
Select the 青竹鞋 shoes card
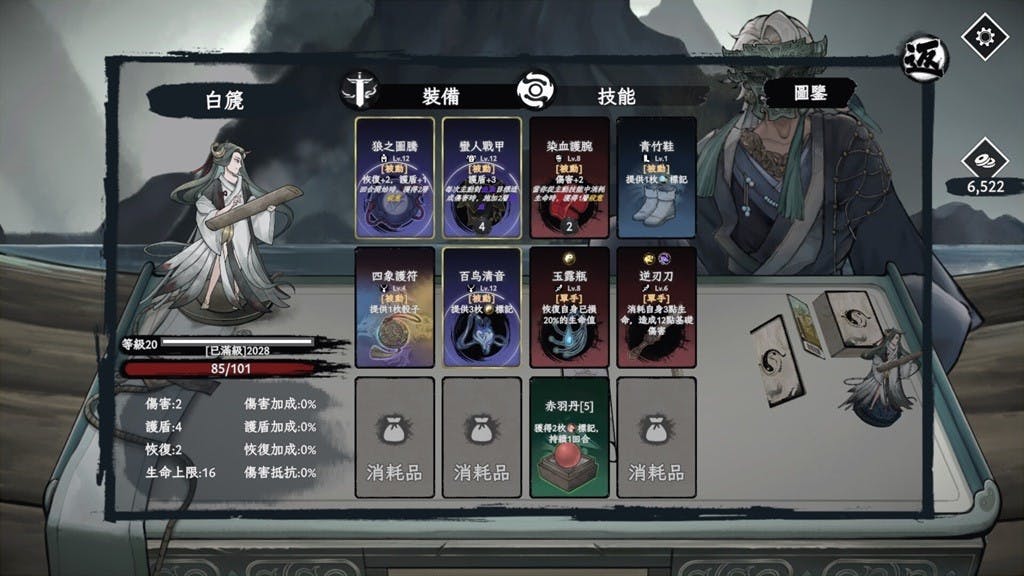pos(656,178)
